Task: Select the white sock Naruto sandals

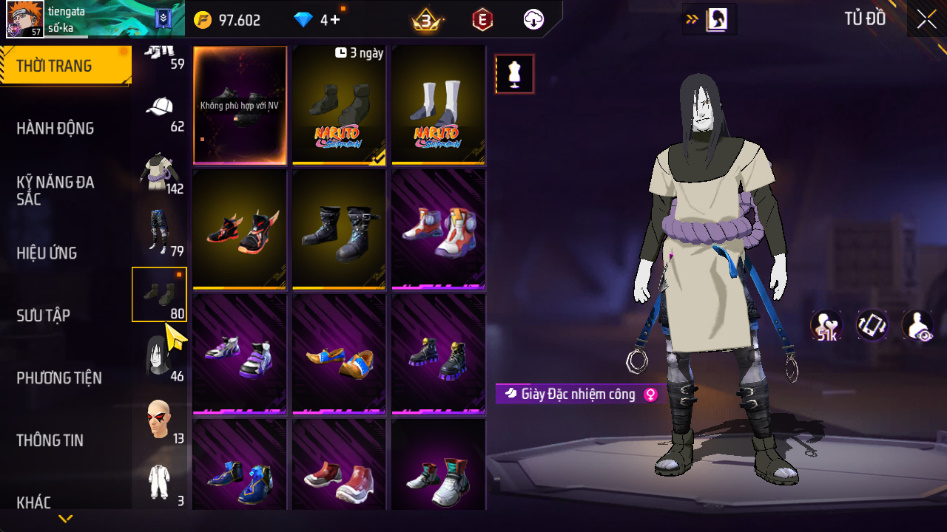Action: pos(438,105)
